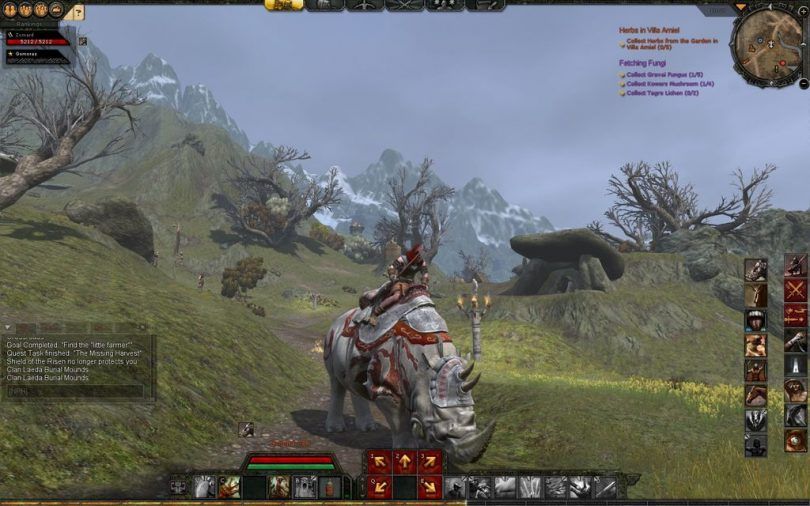Activate the down-left arrow skill

[x=379, y=486]
